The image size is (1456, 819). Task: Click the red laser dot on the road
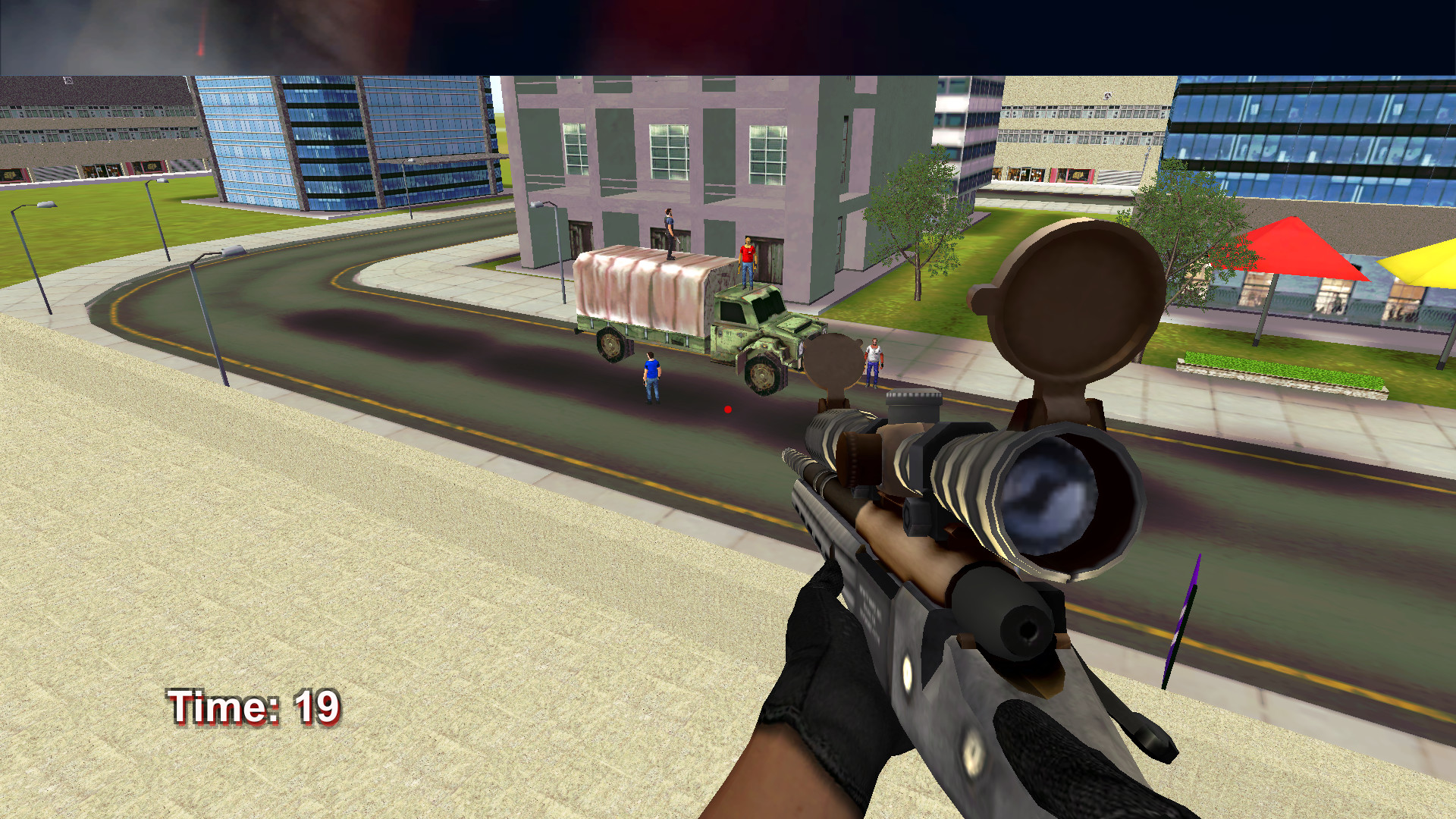(x=727, y=409)
